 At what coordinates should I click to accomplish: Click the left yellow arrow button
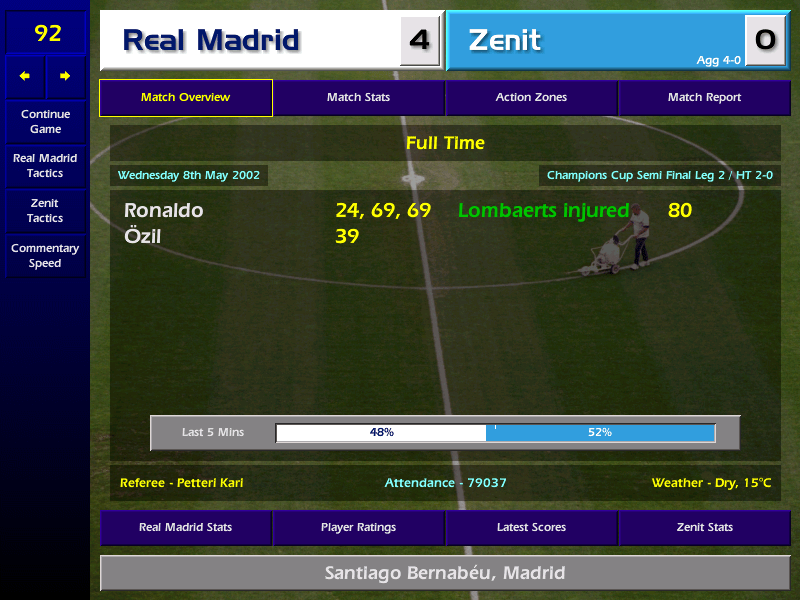click(25, 76)
